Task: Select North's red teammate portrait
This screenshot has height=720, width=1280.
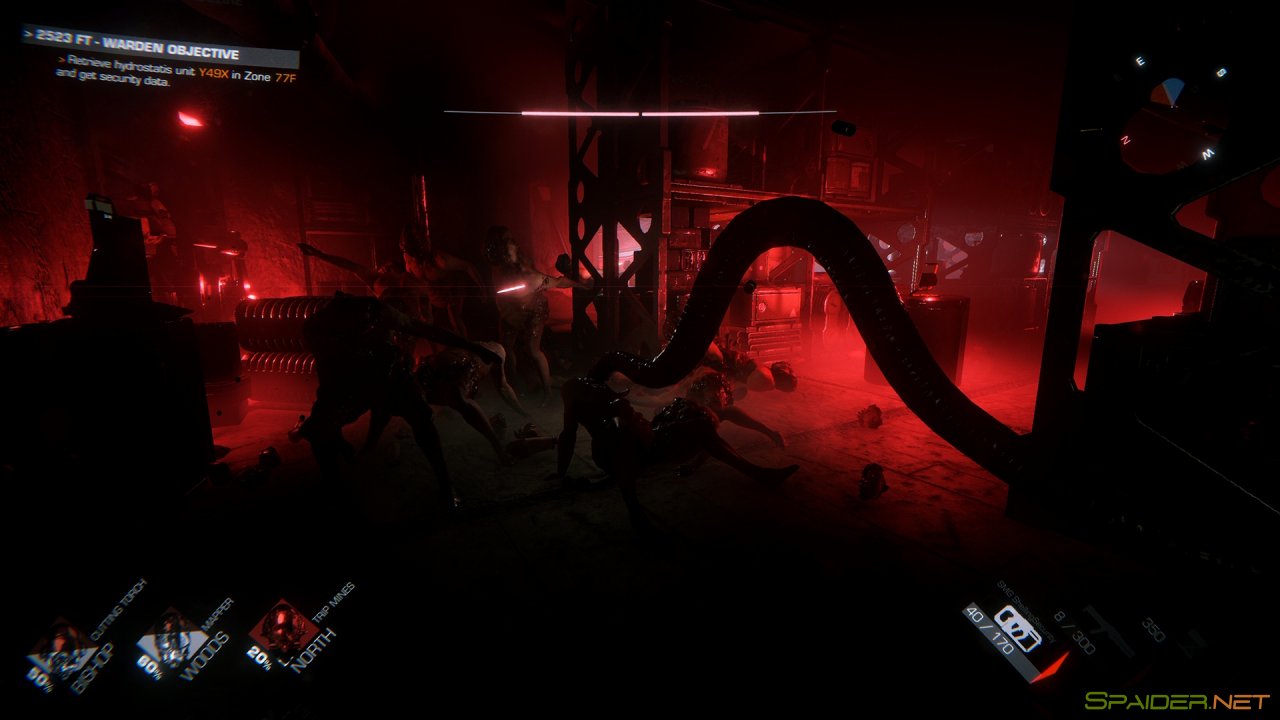Action: pos(283,628)
